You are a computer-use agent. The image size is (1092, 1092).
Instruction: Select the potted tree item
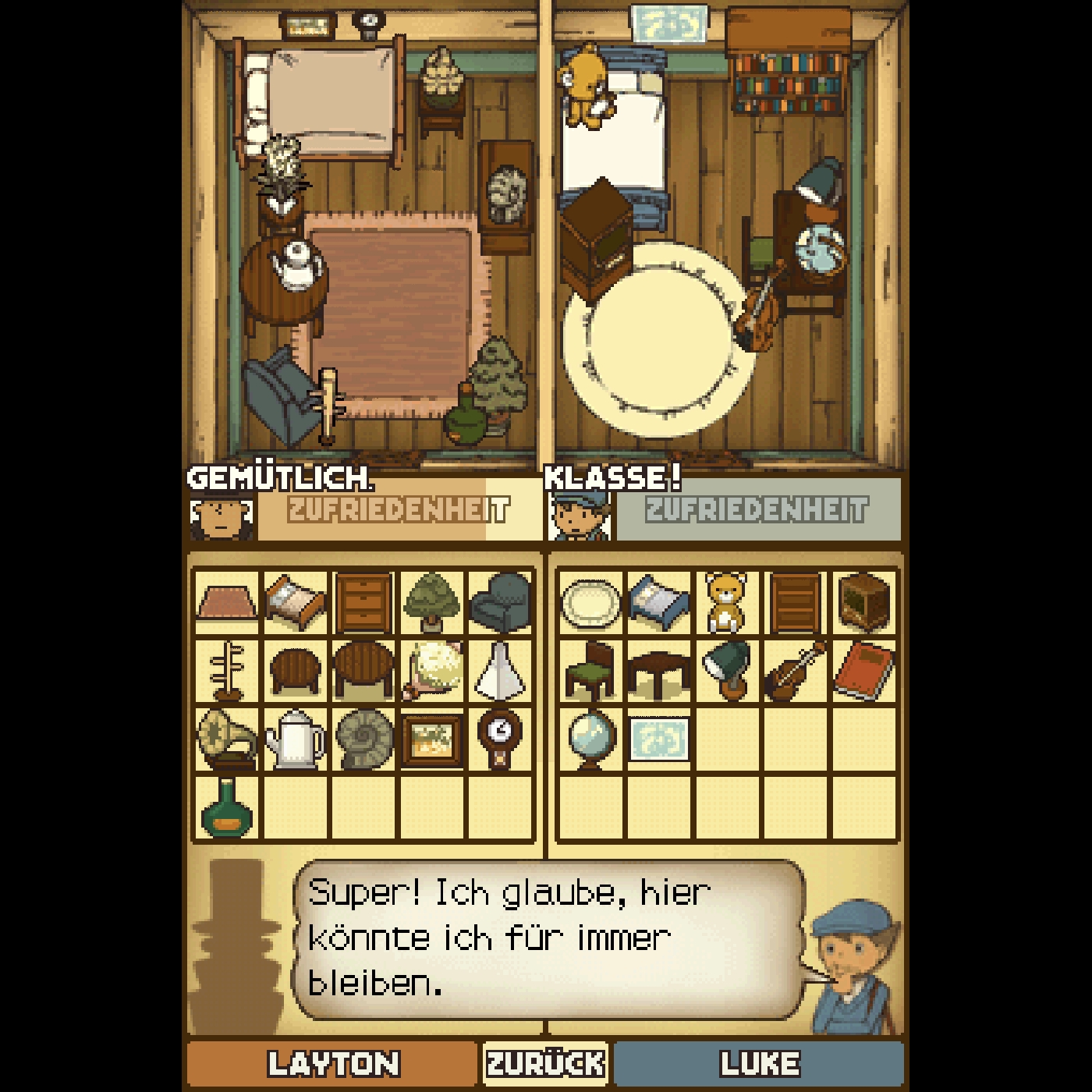[x=431, y=602]
